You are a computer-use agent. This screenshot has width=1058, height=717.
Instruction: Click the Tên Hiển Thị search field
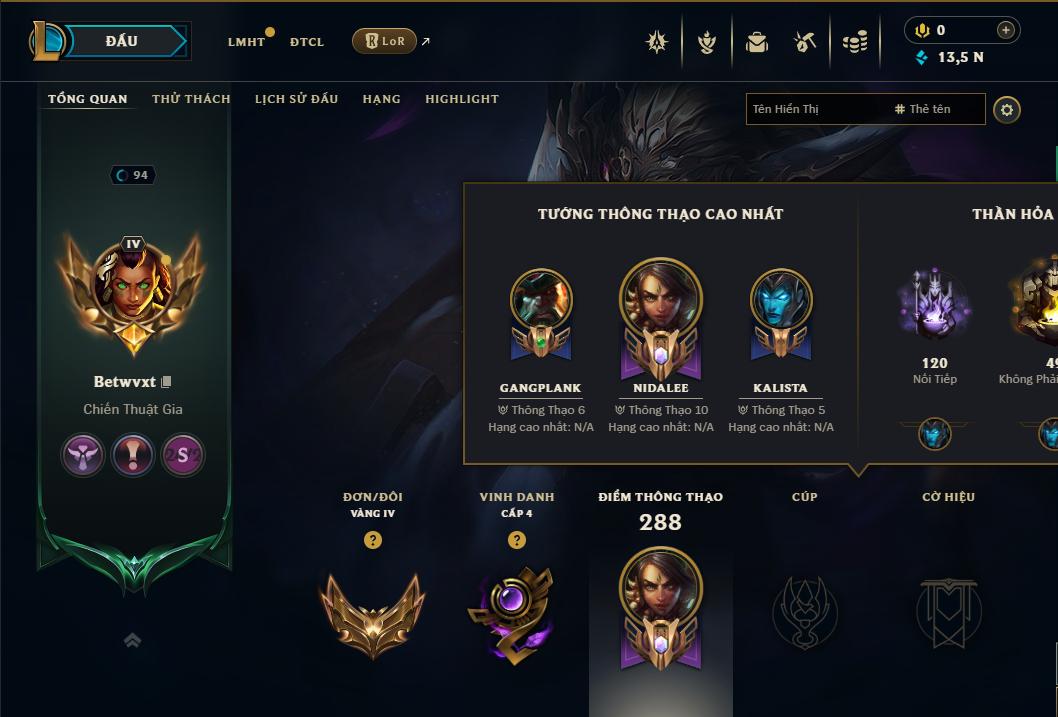click(815, 109)
